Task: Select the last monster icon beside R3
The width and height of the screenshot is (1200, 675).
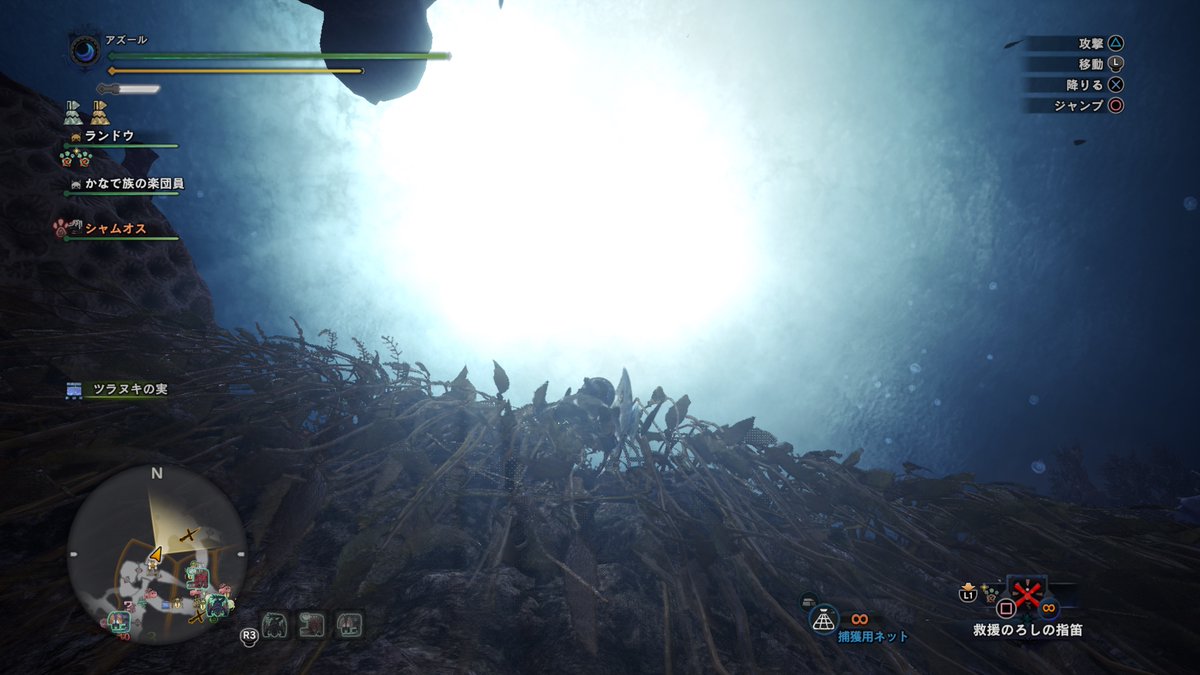Action: click(x=349, y=625)
